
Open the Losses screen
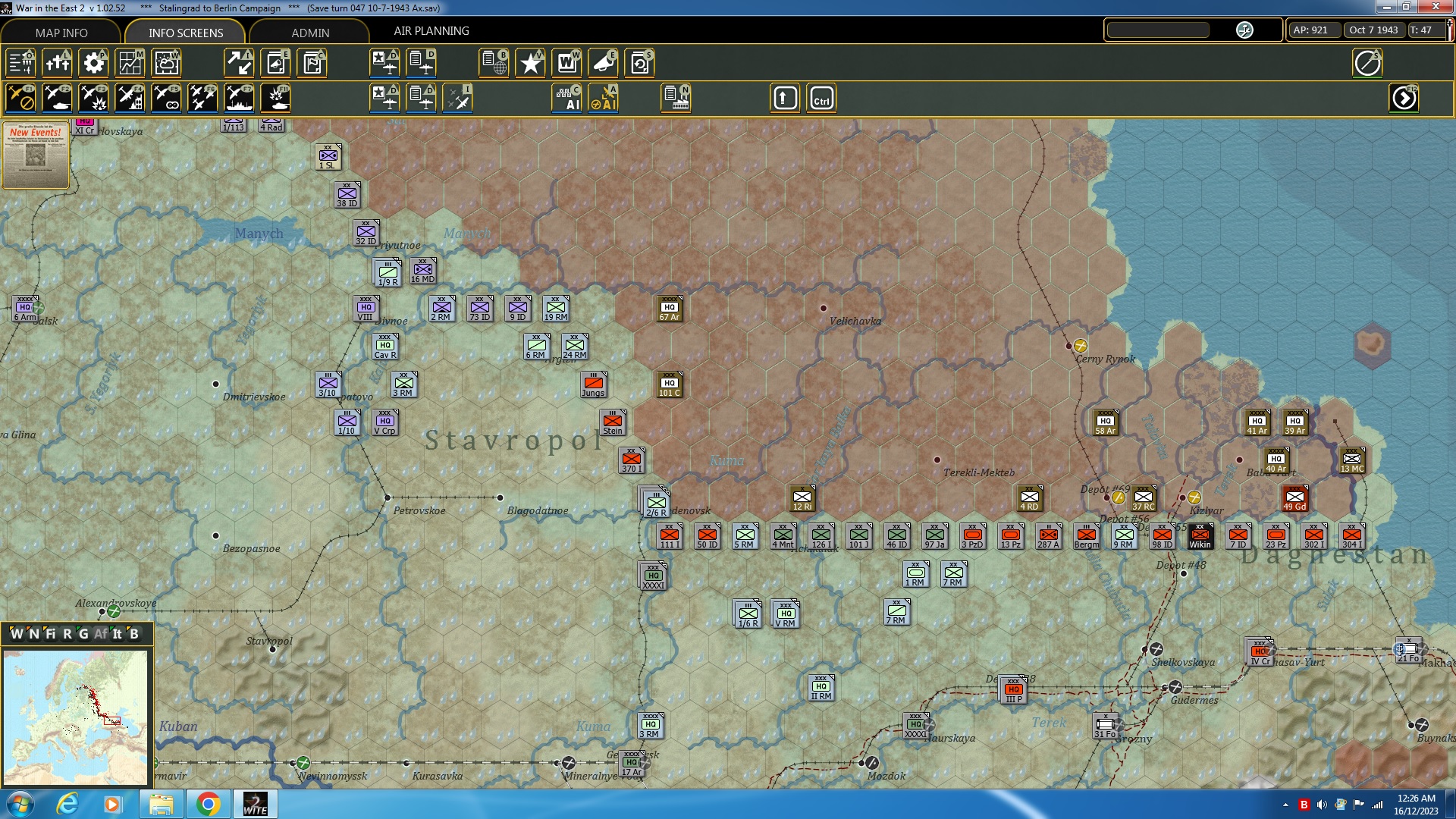(57, 63)
